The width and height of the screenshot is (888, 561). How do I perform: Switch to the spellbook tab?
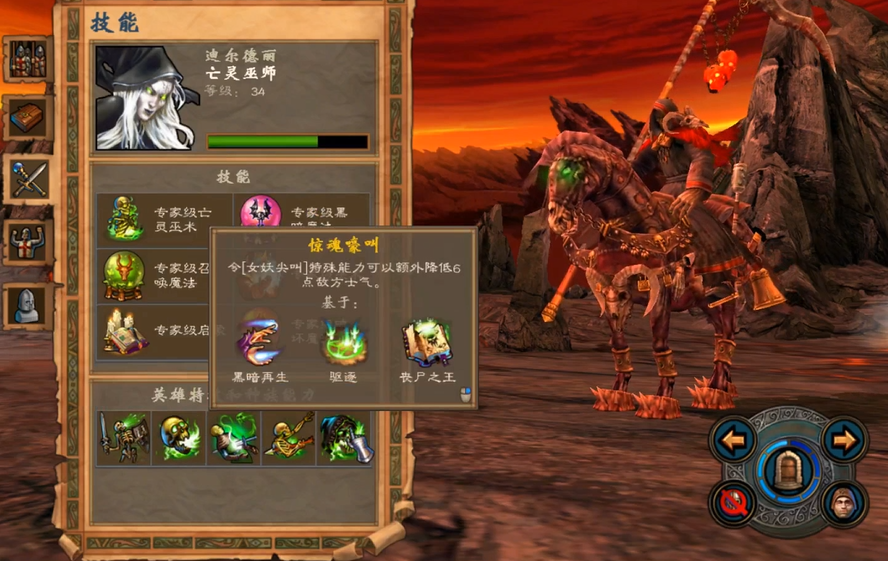click(27, 118)
